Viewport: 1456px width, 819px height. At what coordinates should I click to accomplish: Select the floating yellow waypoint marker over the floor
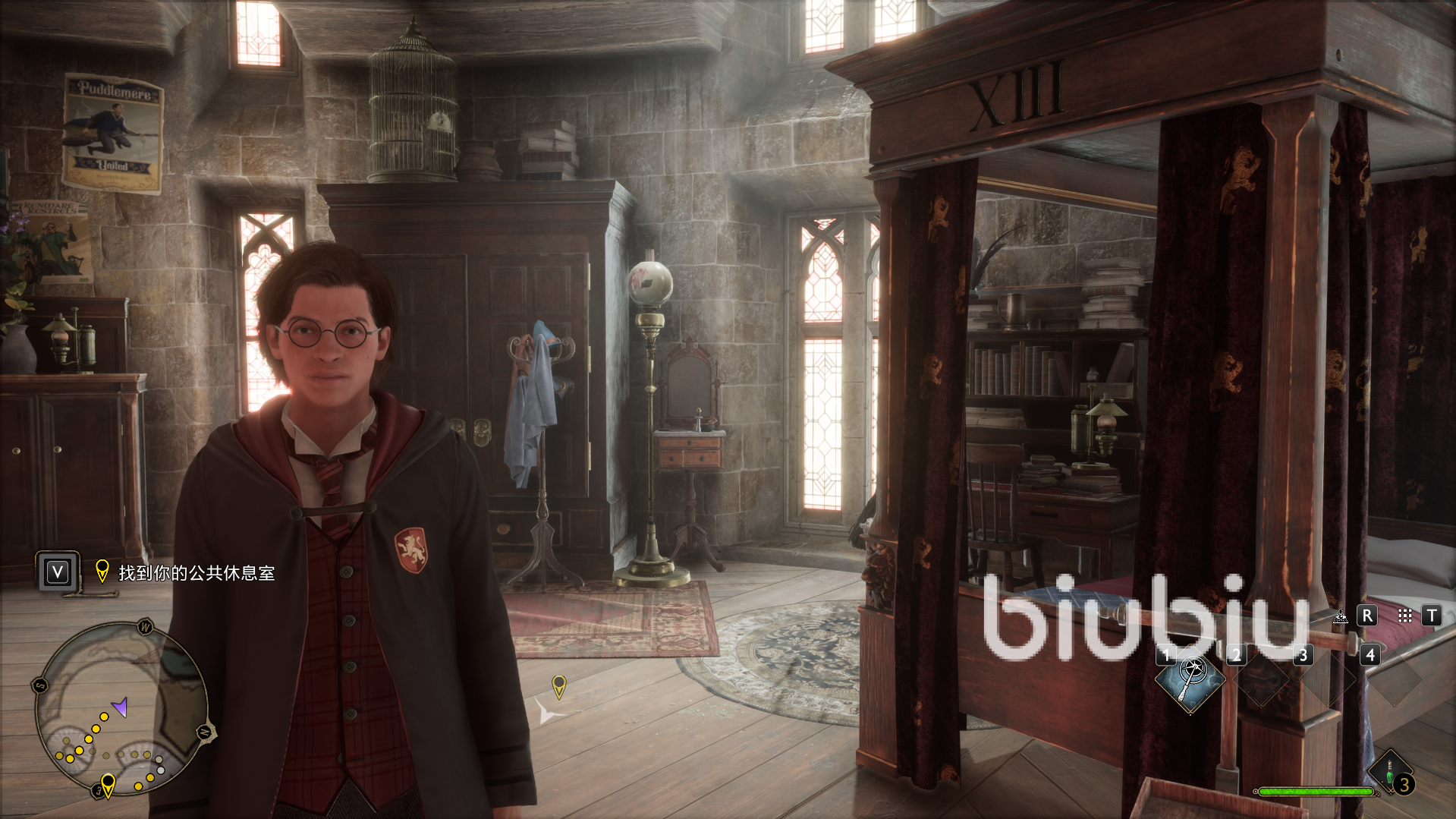click(x=559, y=685)
